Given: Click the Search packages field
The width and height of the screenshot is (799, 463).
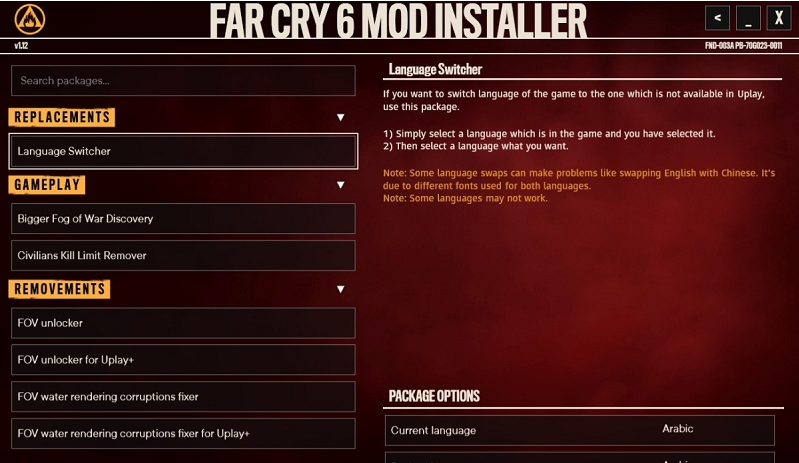Looking at the screenshot, I should [x=183, y=80].
